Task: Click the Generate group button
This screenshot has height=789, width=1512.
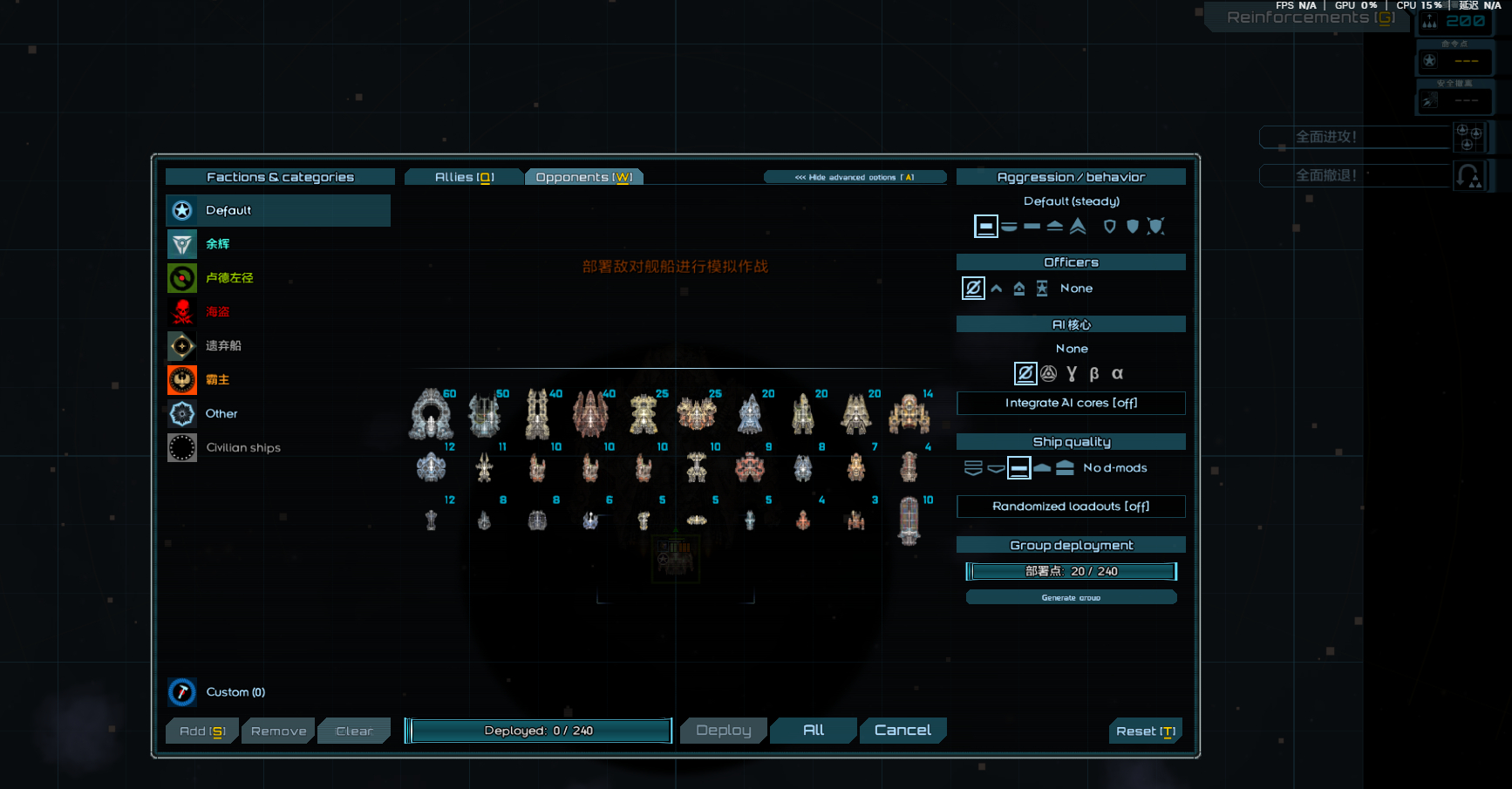Action: tap(1071, 597)
